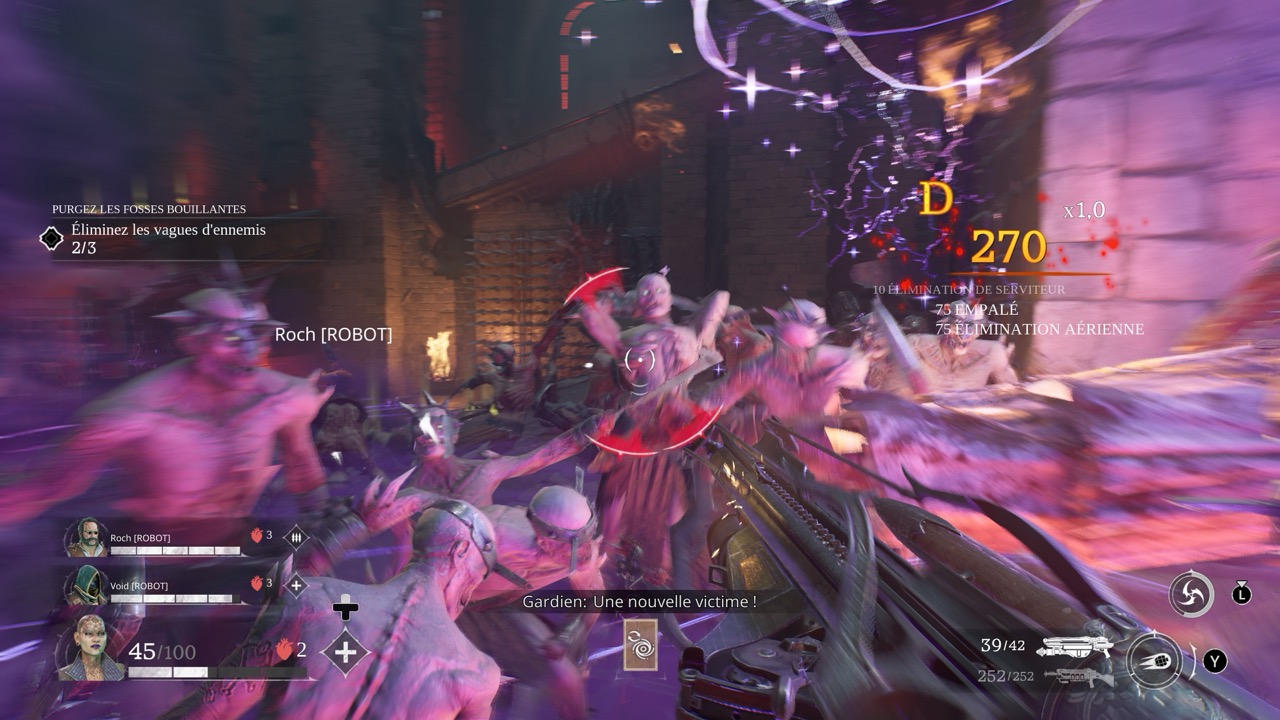Select your own character portrait
This screenshot has width=1280, height=720.
[91, 648]
